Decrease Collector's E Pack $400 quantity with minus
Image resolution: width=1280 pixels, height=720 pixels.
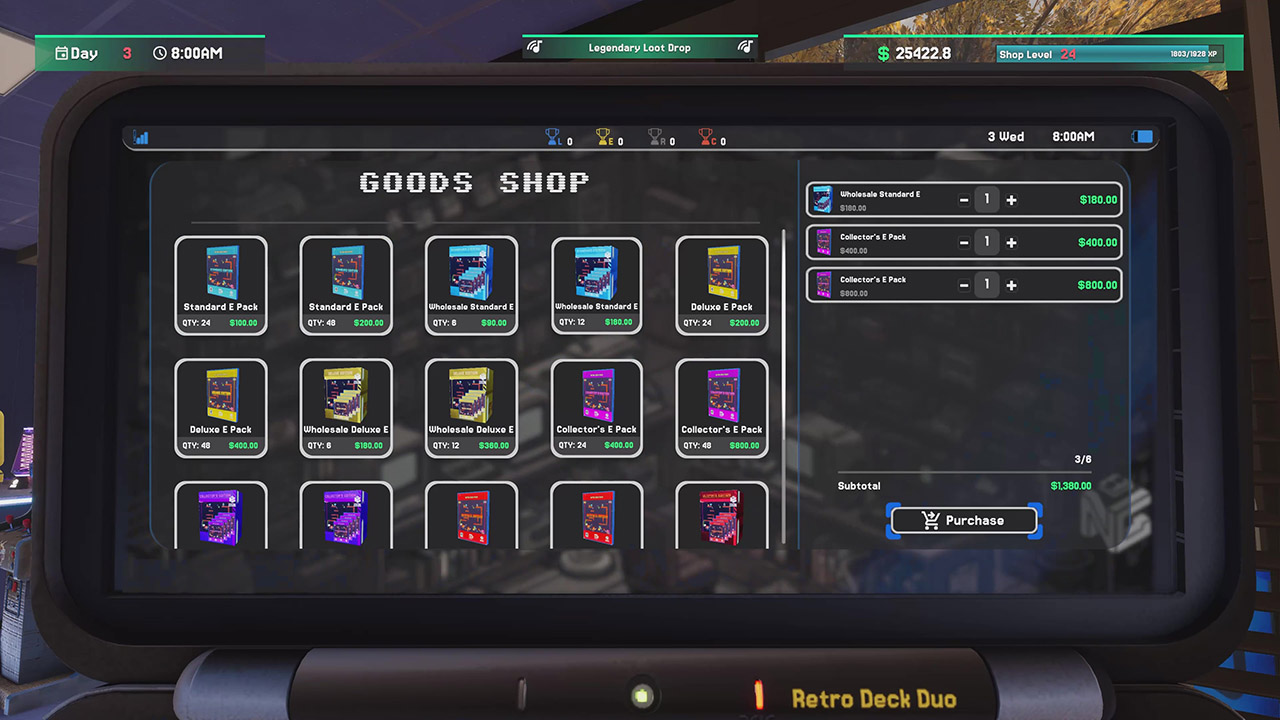(963, 242)
